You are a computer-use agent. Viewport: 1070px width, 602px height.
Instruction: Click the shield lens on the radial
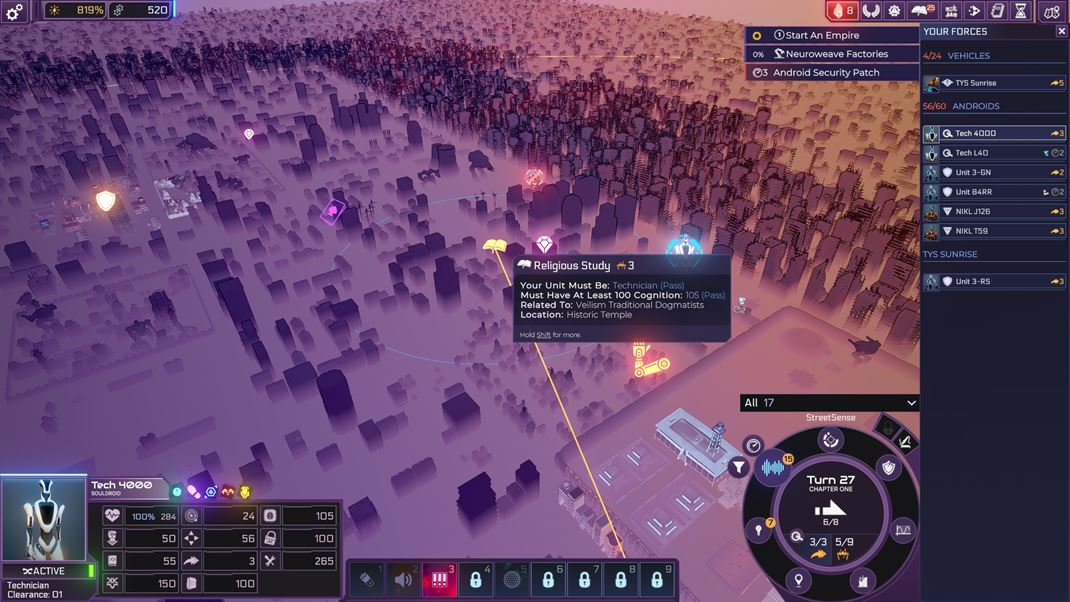[x=888, y=467]
